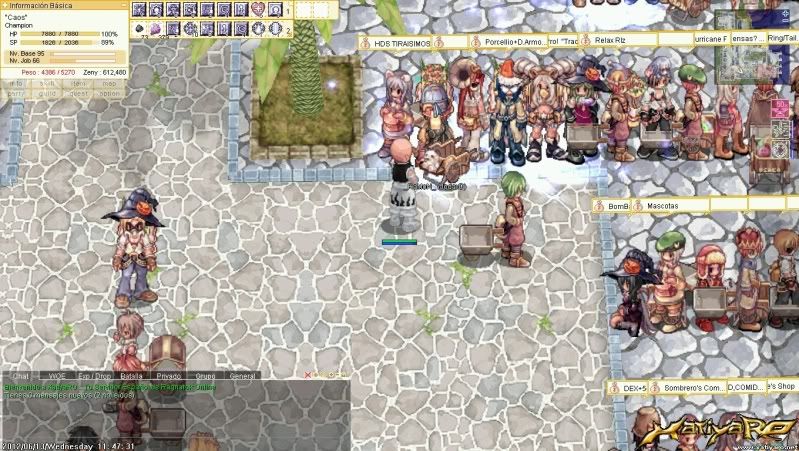Open the info menu button
The width and height of the screenshot is (799, 451).
click(x=17, y=84)
